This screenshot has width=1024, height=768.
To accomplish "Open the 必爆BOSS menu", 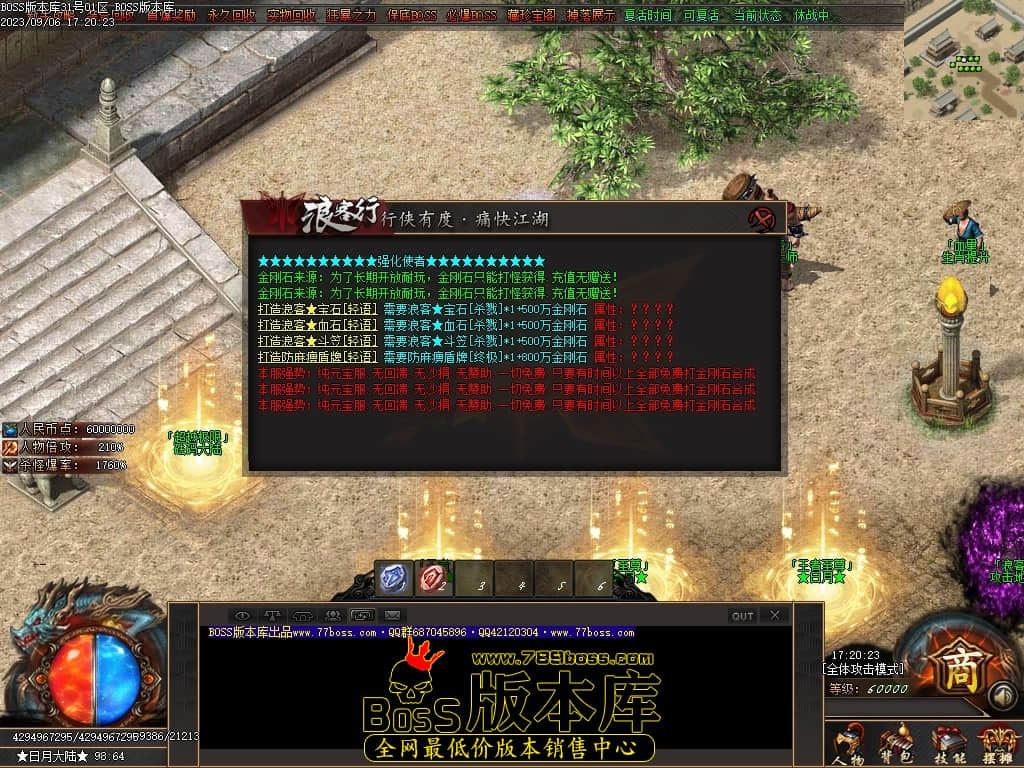I will [x=471, y=15].
